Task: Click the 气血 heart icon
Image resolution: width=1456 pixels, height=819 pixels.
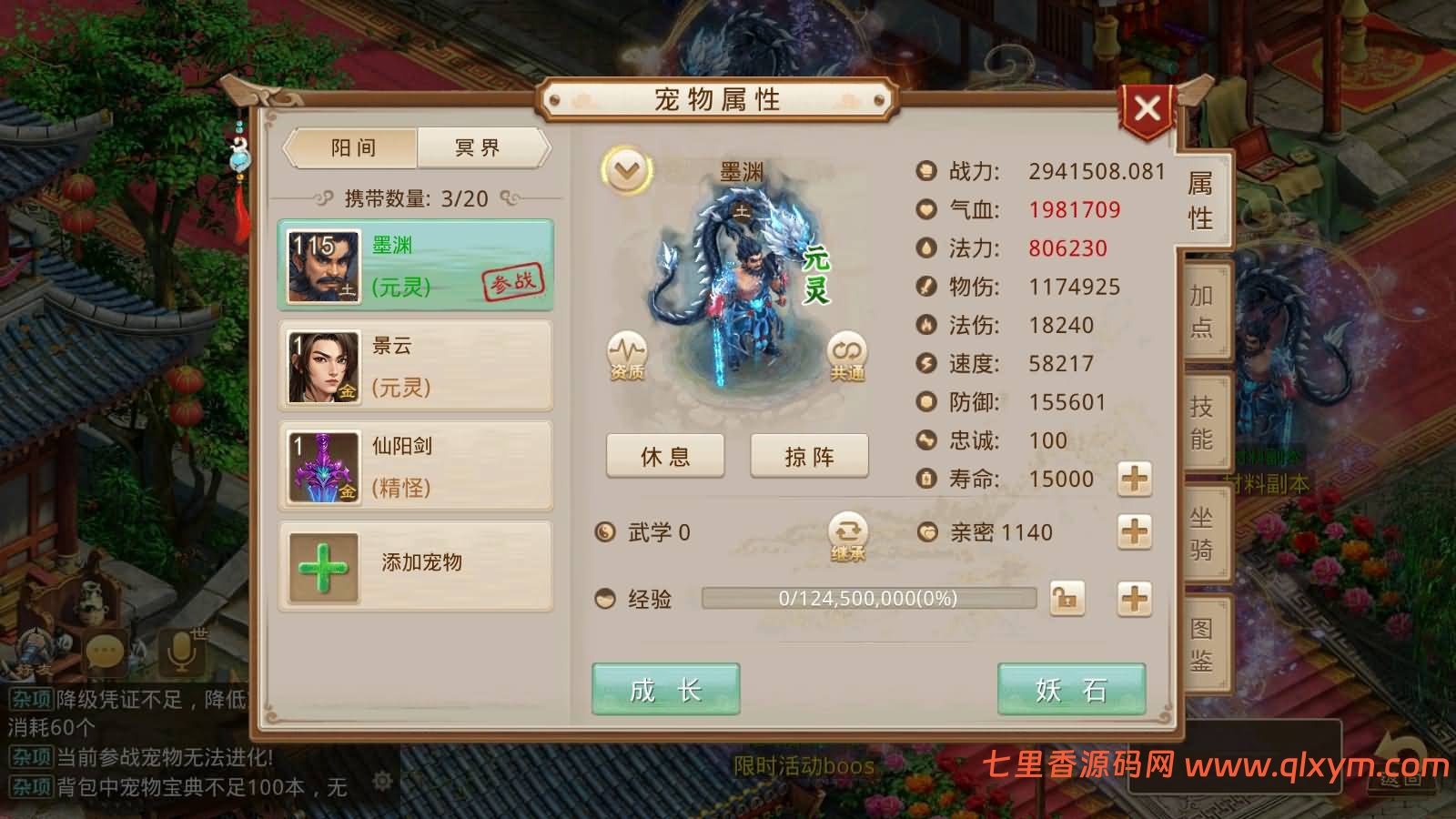Action: click(x=927, y=210)
